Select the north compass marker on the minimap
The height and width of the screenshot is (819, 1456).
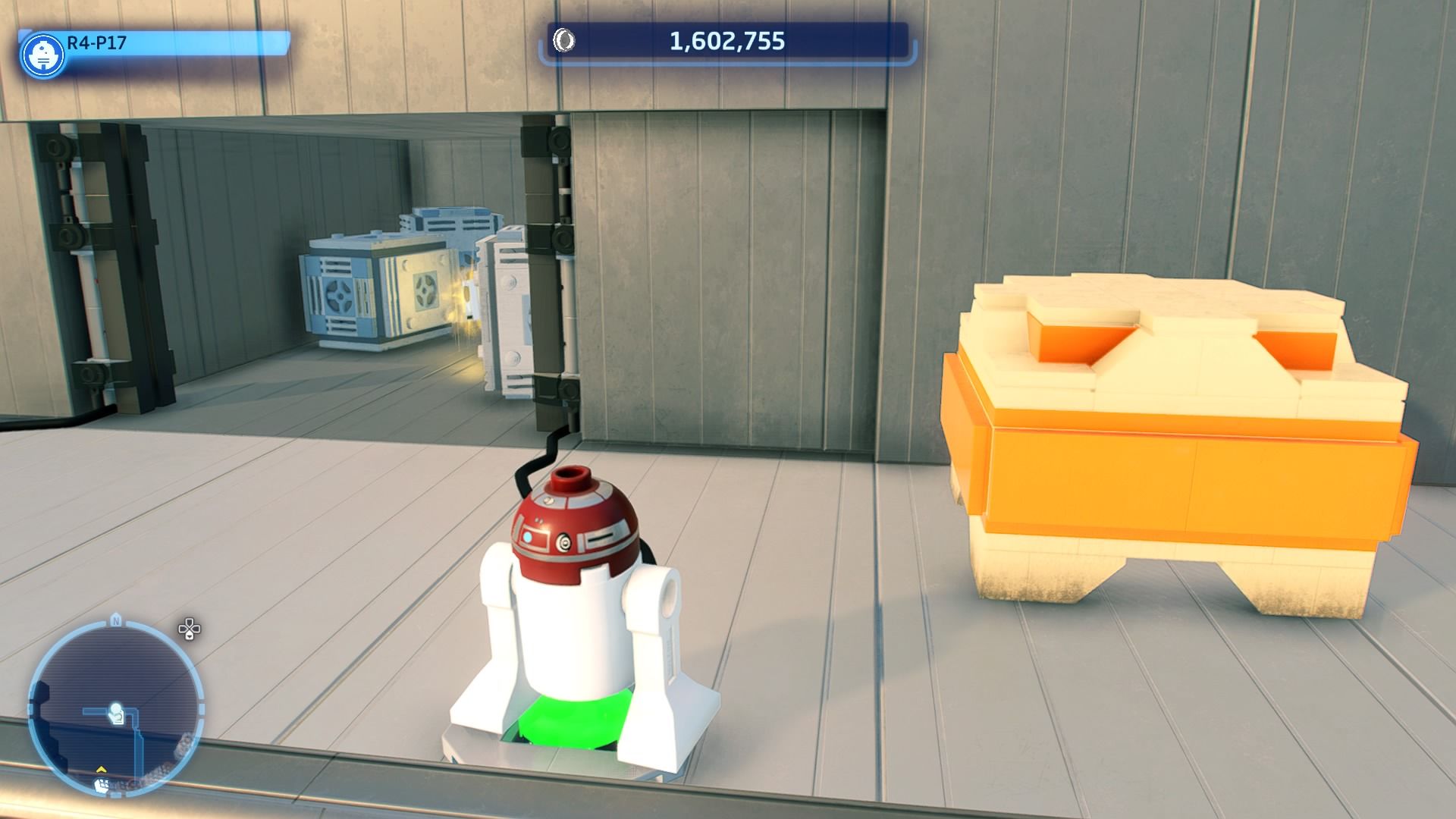coord(116,619)
